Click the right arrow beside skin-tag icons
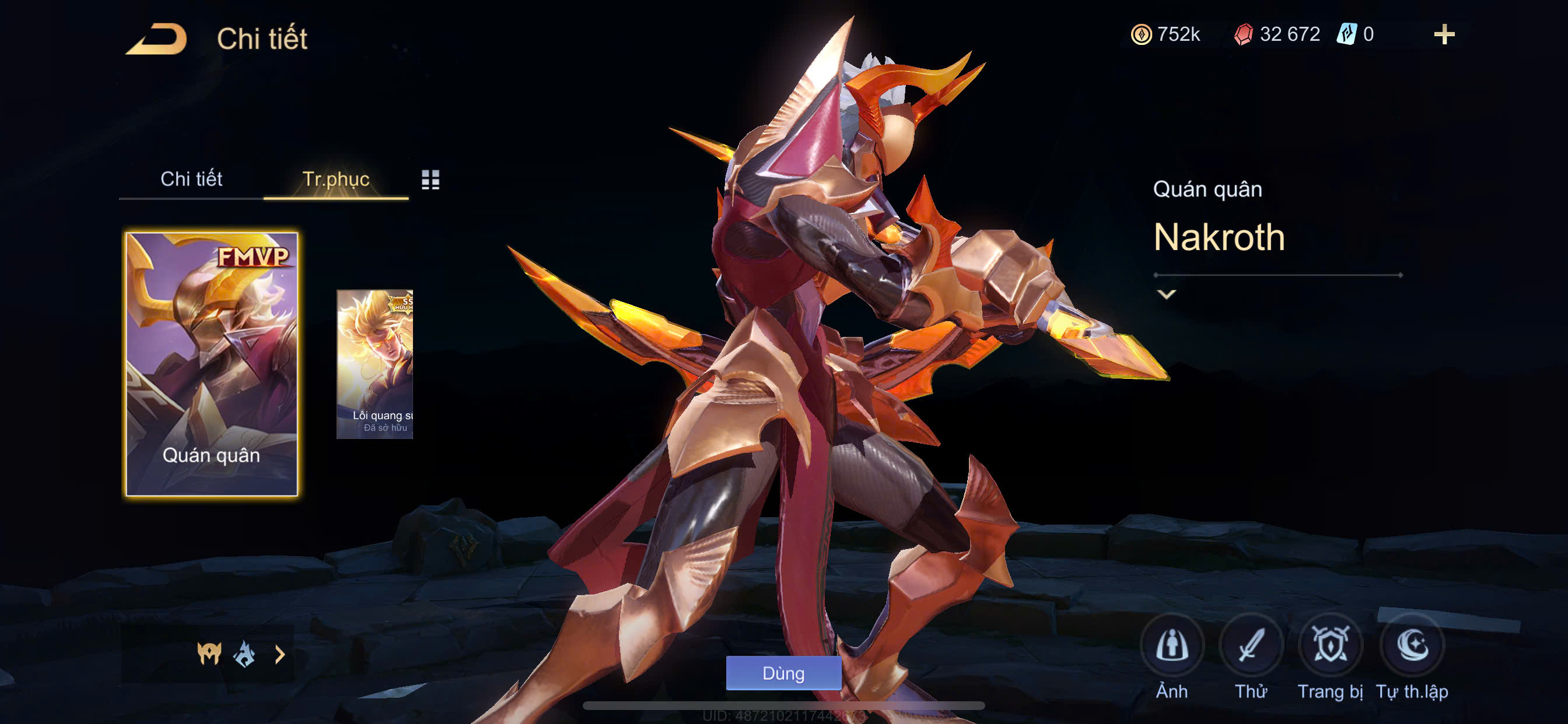1568x724 pixels. coord(280,655)
